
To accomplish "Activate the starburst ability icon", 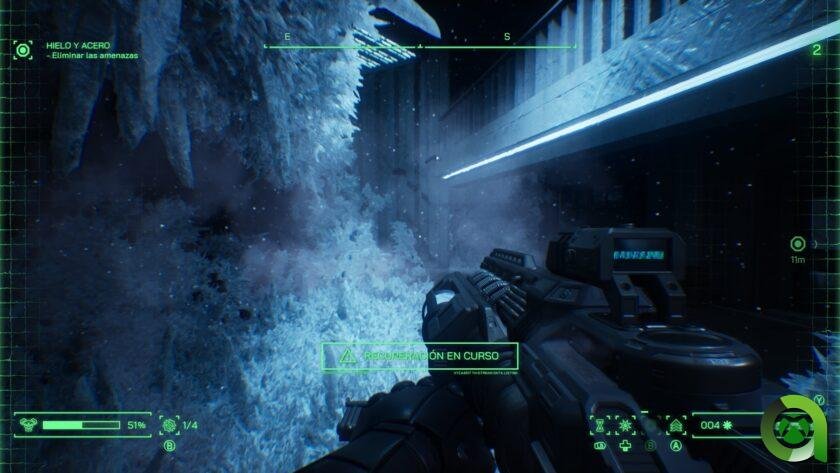I will 625,425.
